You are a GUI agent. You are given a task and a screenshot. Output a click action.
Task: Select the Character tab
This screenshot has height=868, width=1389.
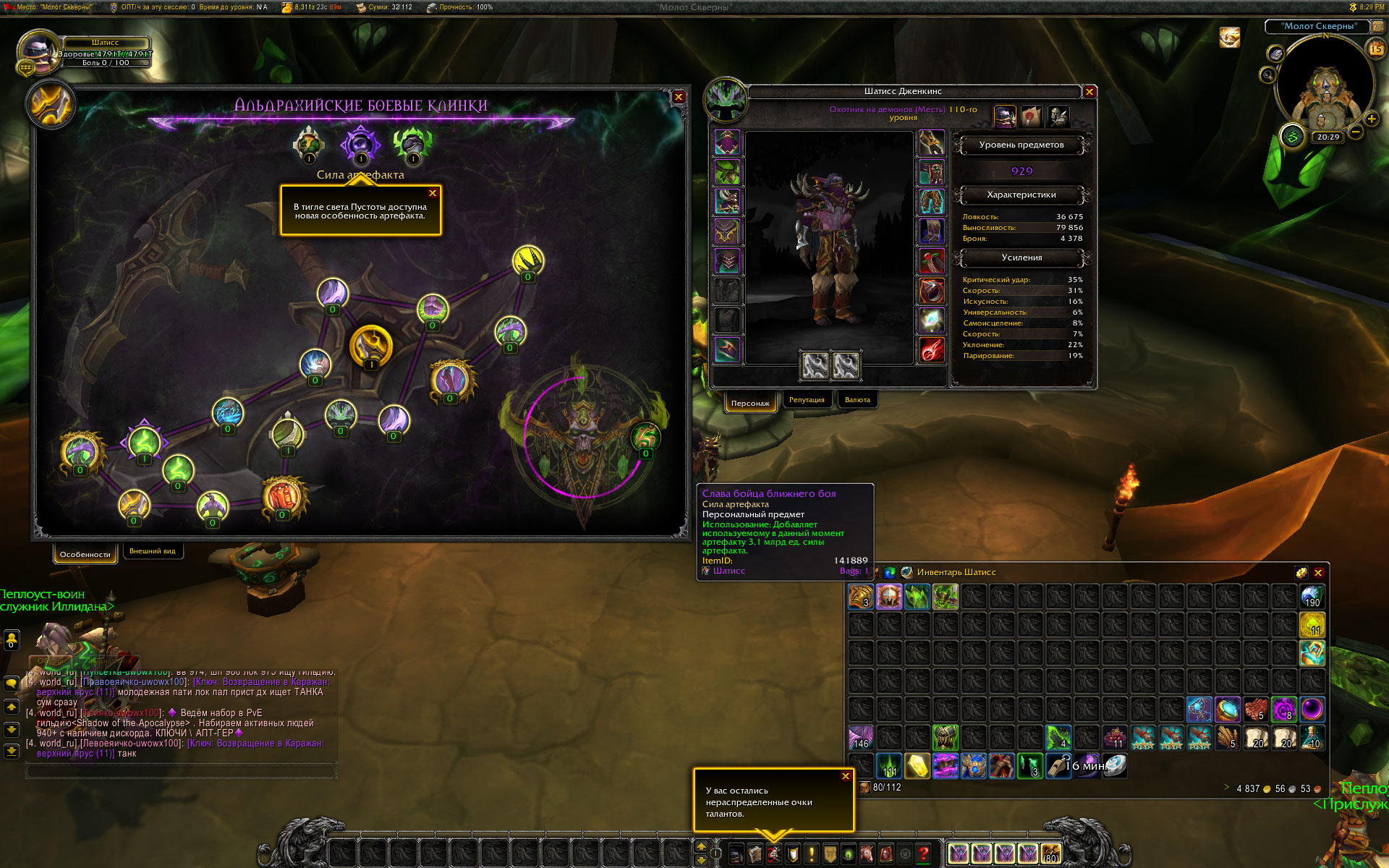[x=750, y=403]
